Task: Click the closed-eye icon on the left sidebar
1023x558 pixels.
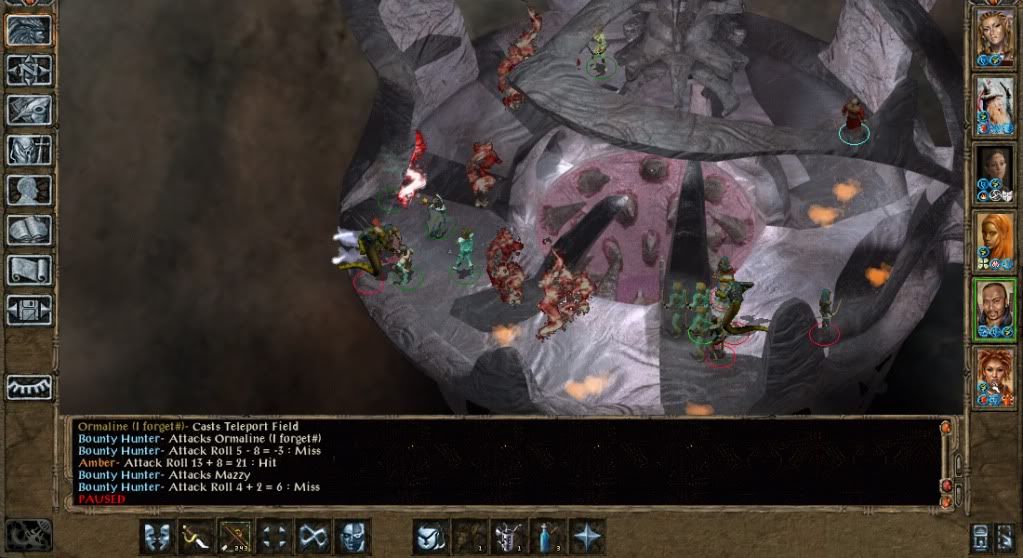Action: pyautogui.click(x=28, y=385)
